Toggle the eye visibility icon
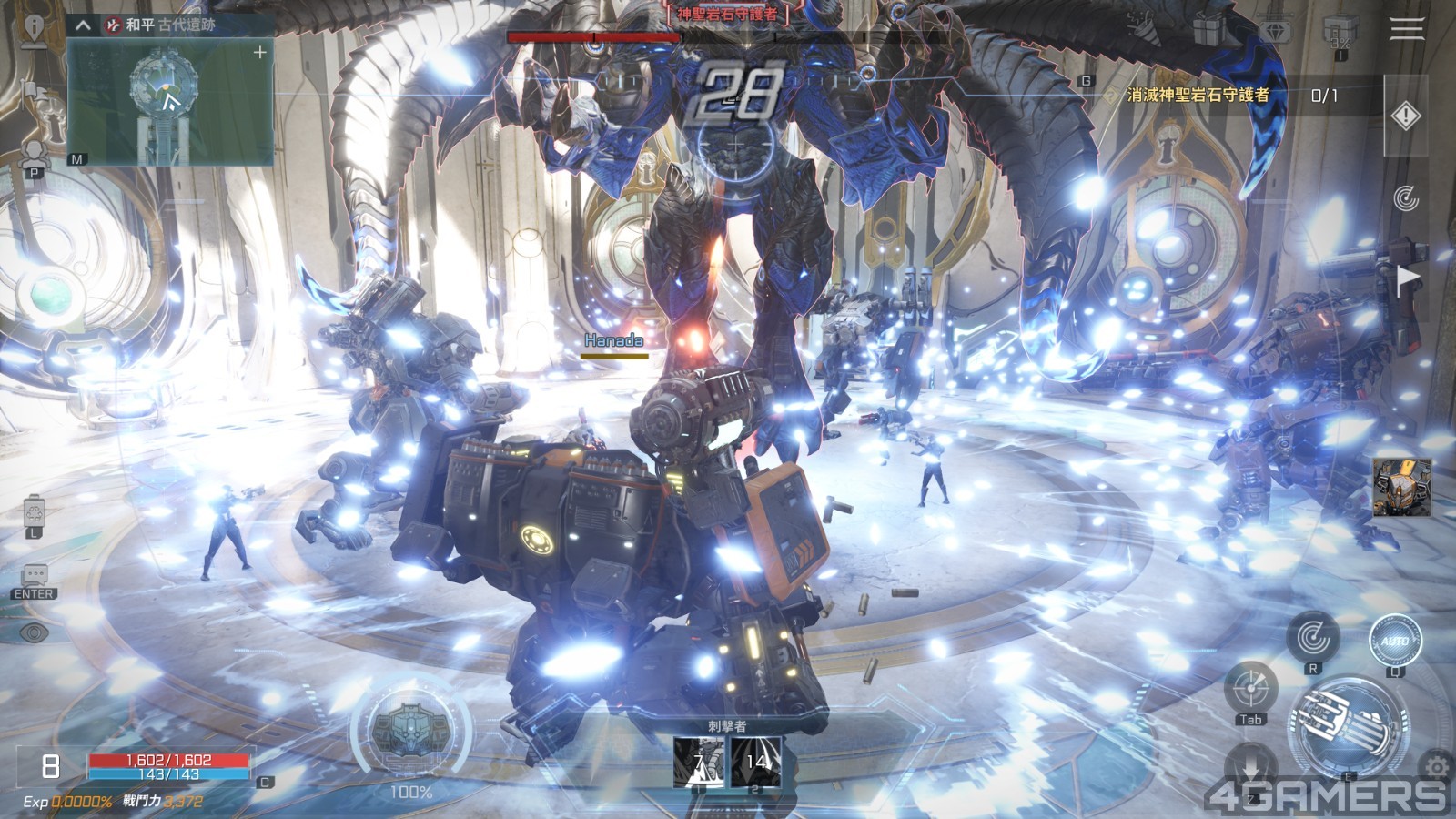Viewport: 1456px width, 819px height. coord(34,632)
